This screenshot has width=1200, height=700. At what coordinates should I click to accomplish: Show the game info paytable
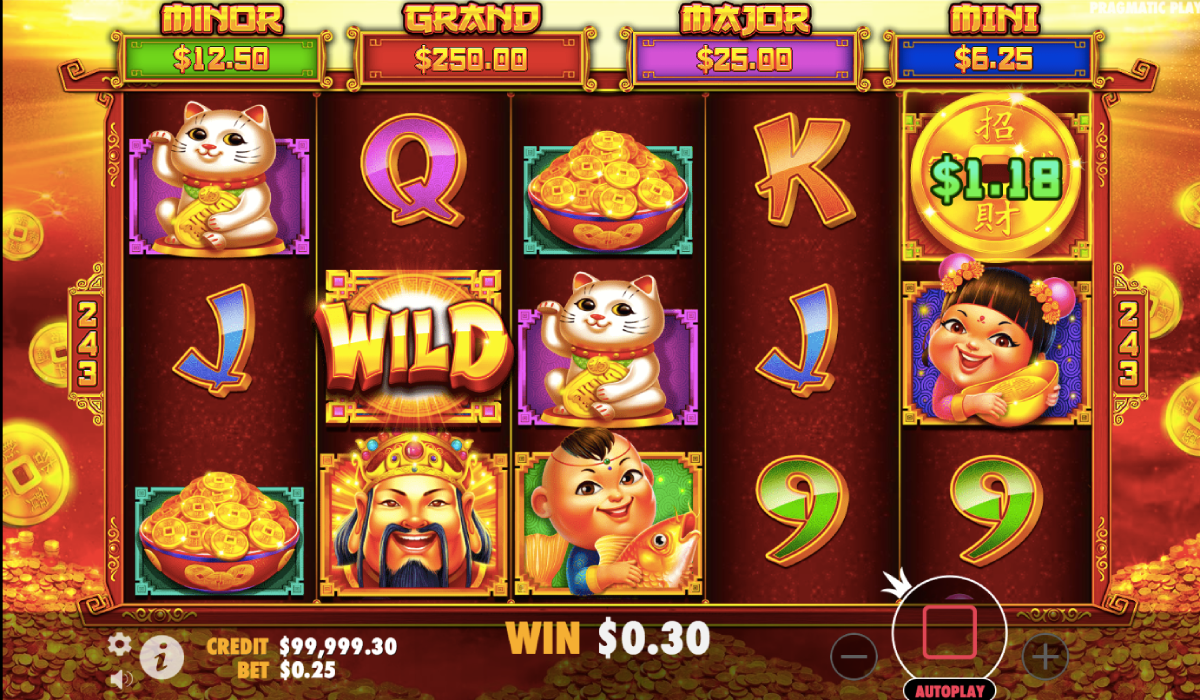coord(161,658)
